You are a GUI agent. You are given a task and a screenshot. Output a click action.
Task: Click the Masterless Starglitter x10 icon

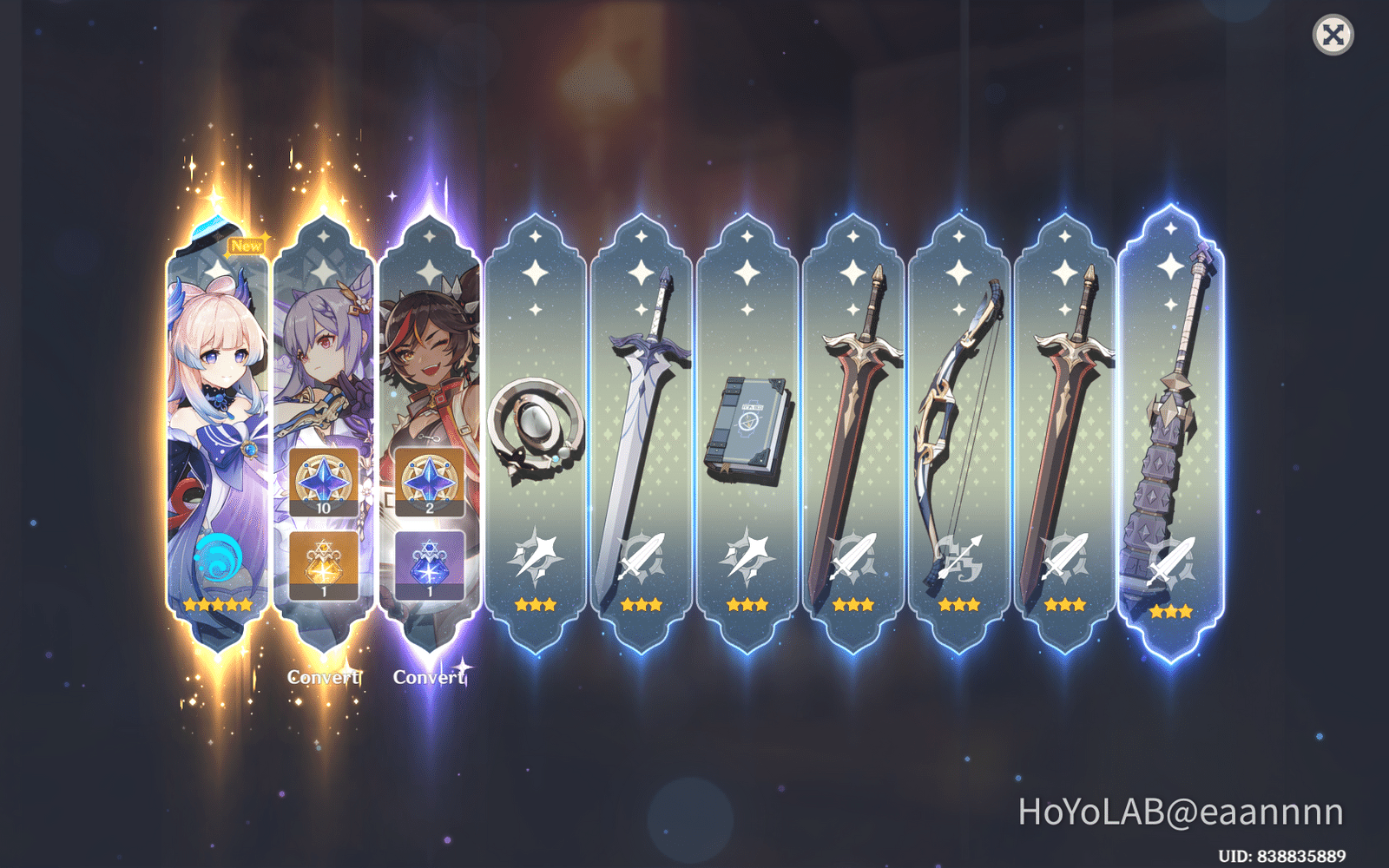(326, 483)
